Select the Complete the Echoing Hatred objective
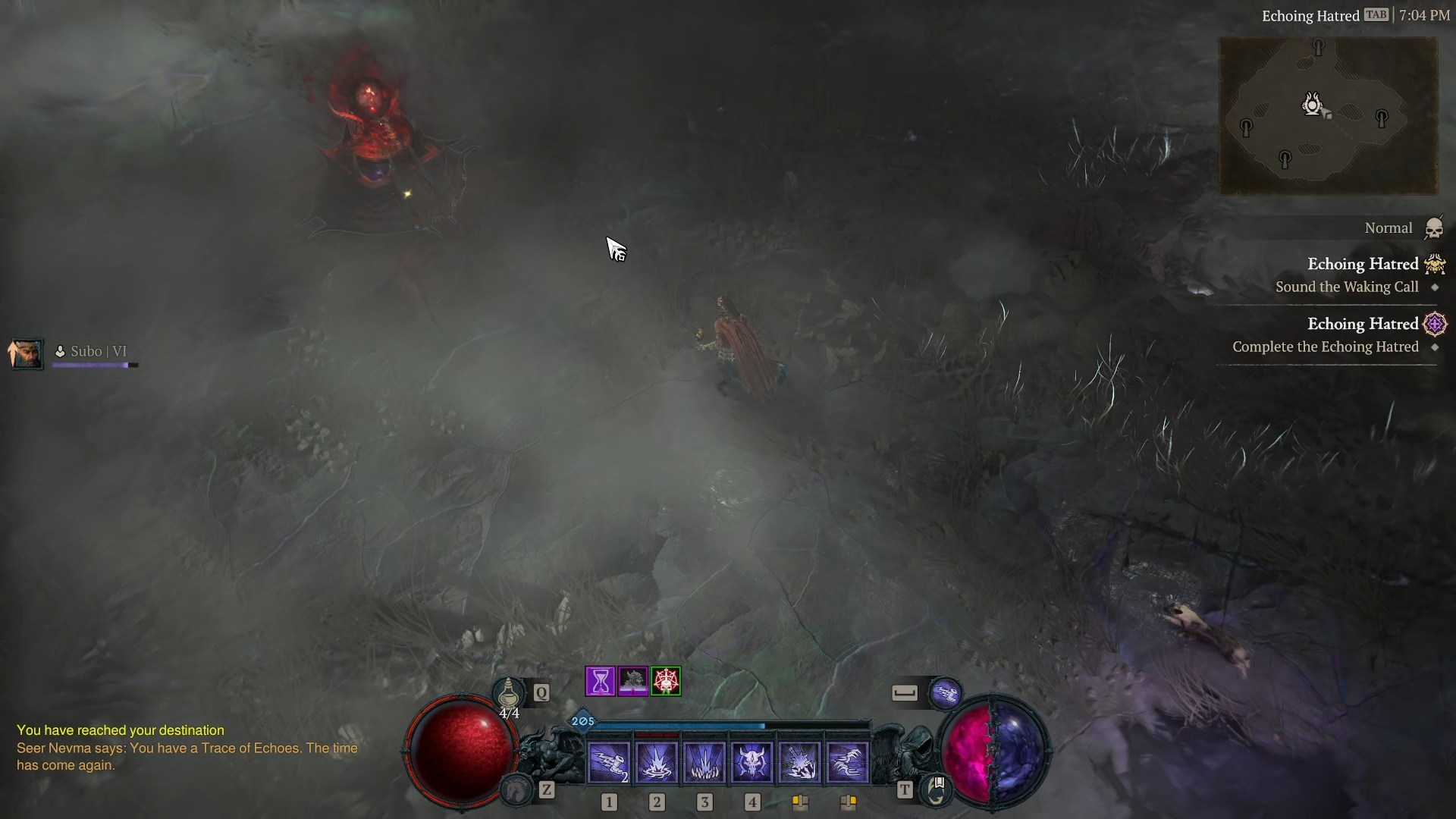 pos(1326,347)
